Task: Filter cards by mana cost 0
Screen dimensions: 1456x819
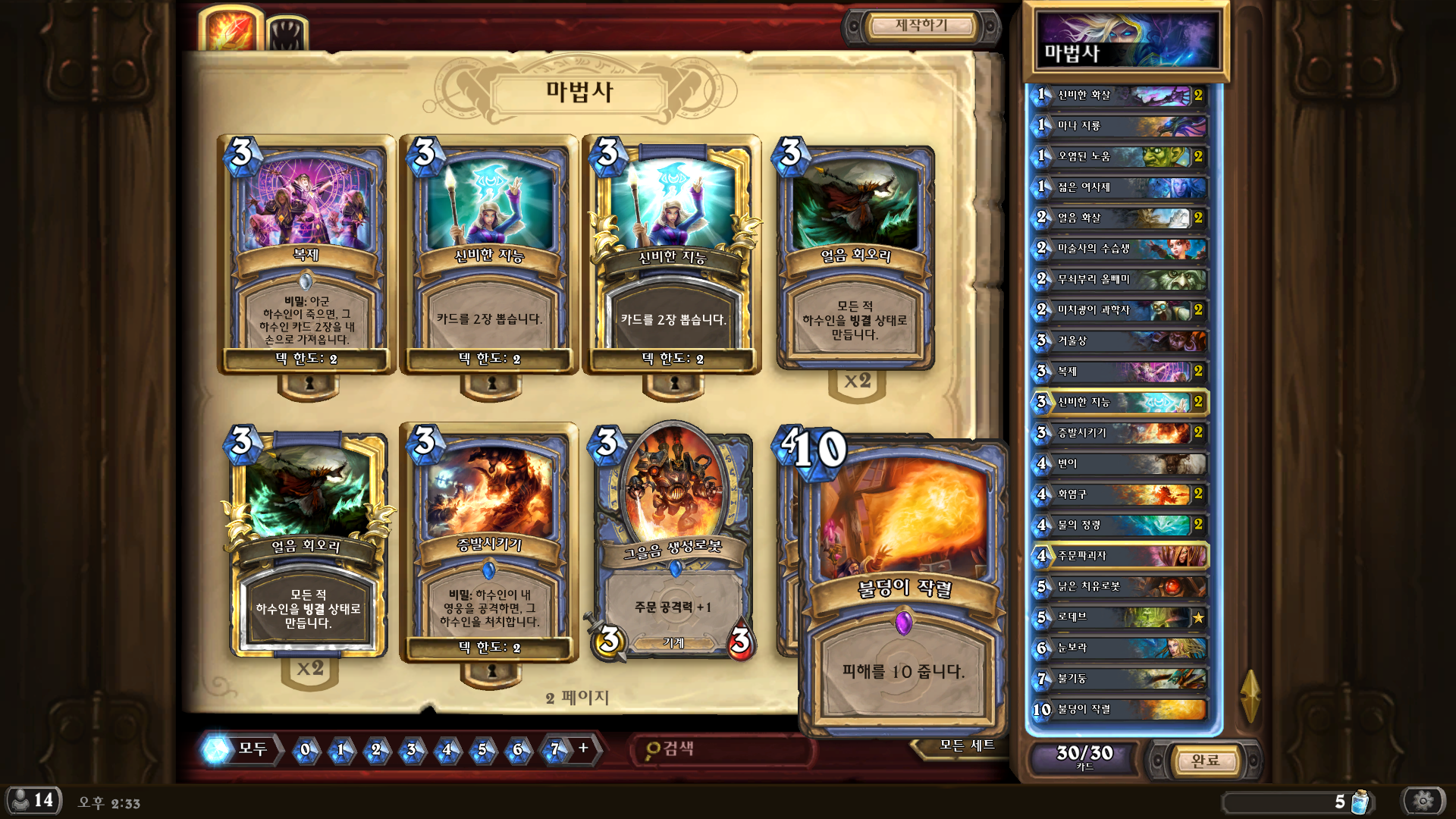Action: pos(306,749)
